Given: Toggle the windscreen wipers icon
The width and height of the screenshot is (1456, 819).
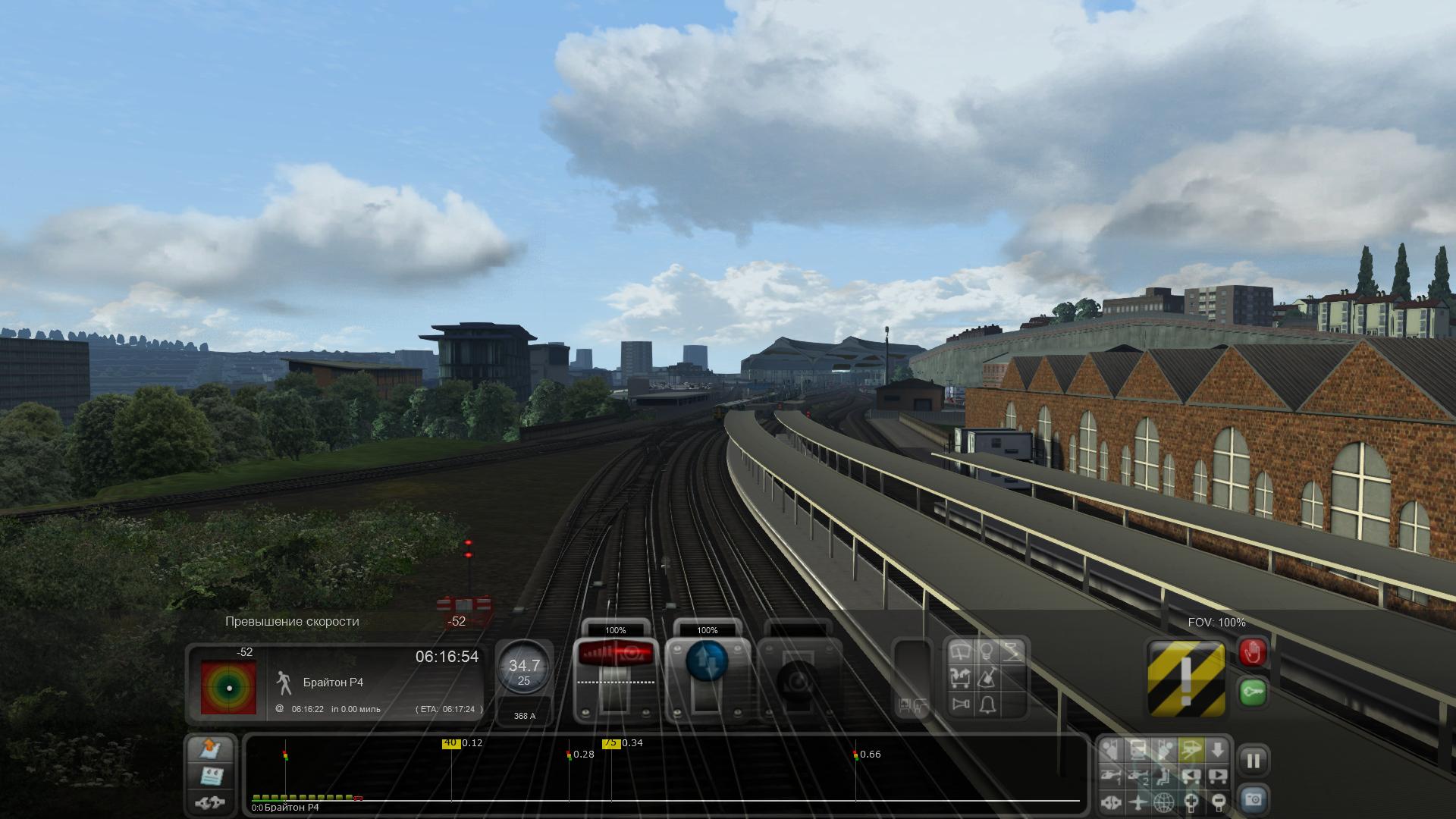Looking at the screenshot, I should pos(962,651).
